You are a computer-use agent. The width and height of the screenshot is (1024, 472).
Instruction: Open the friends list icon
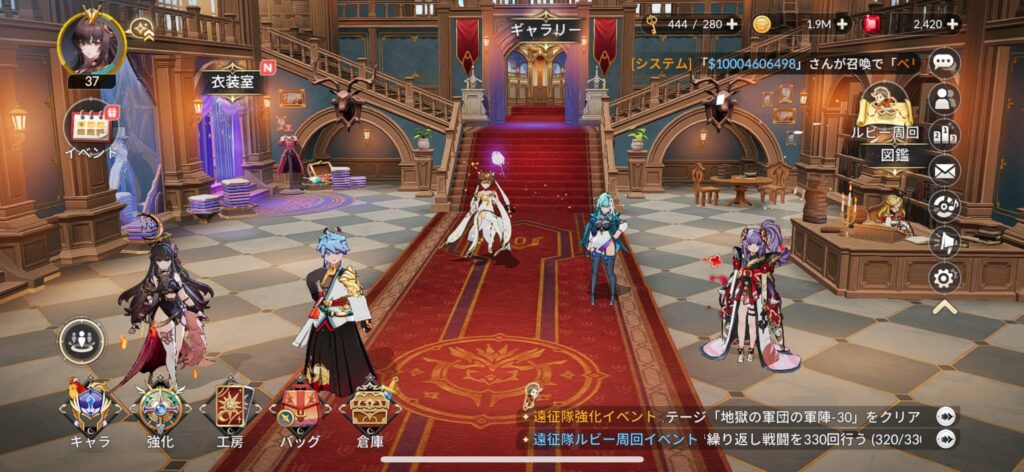(944, 99)
